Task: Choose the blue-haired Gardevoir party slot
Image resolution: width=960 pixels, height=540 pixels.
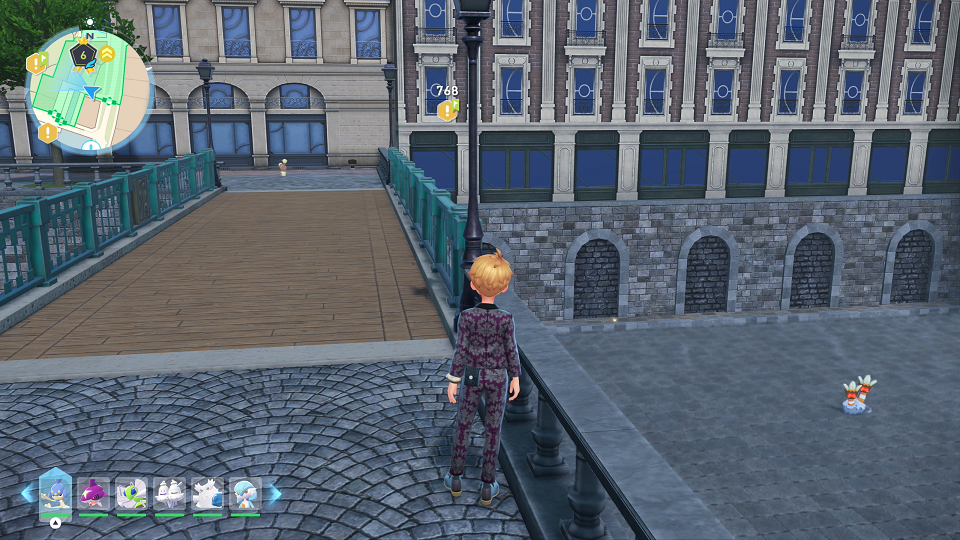Action: [246, 494]
